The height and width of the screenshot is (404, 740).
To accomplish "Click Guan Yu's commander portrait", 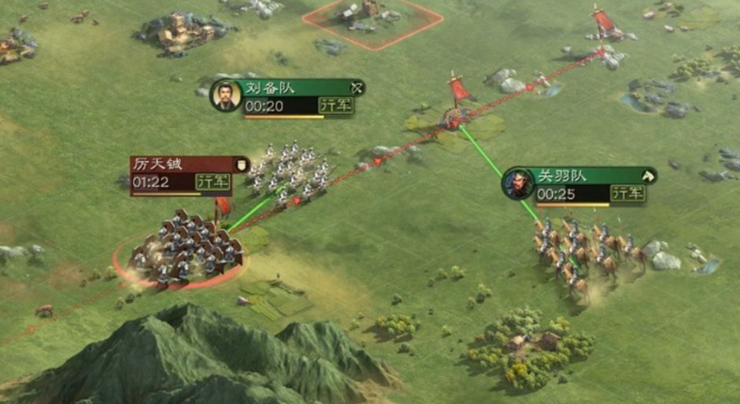I will [518, 184].
